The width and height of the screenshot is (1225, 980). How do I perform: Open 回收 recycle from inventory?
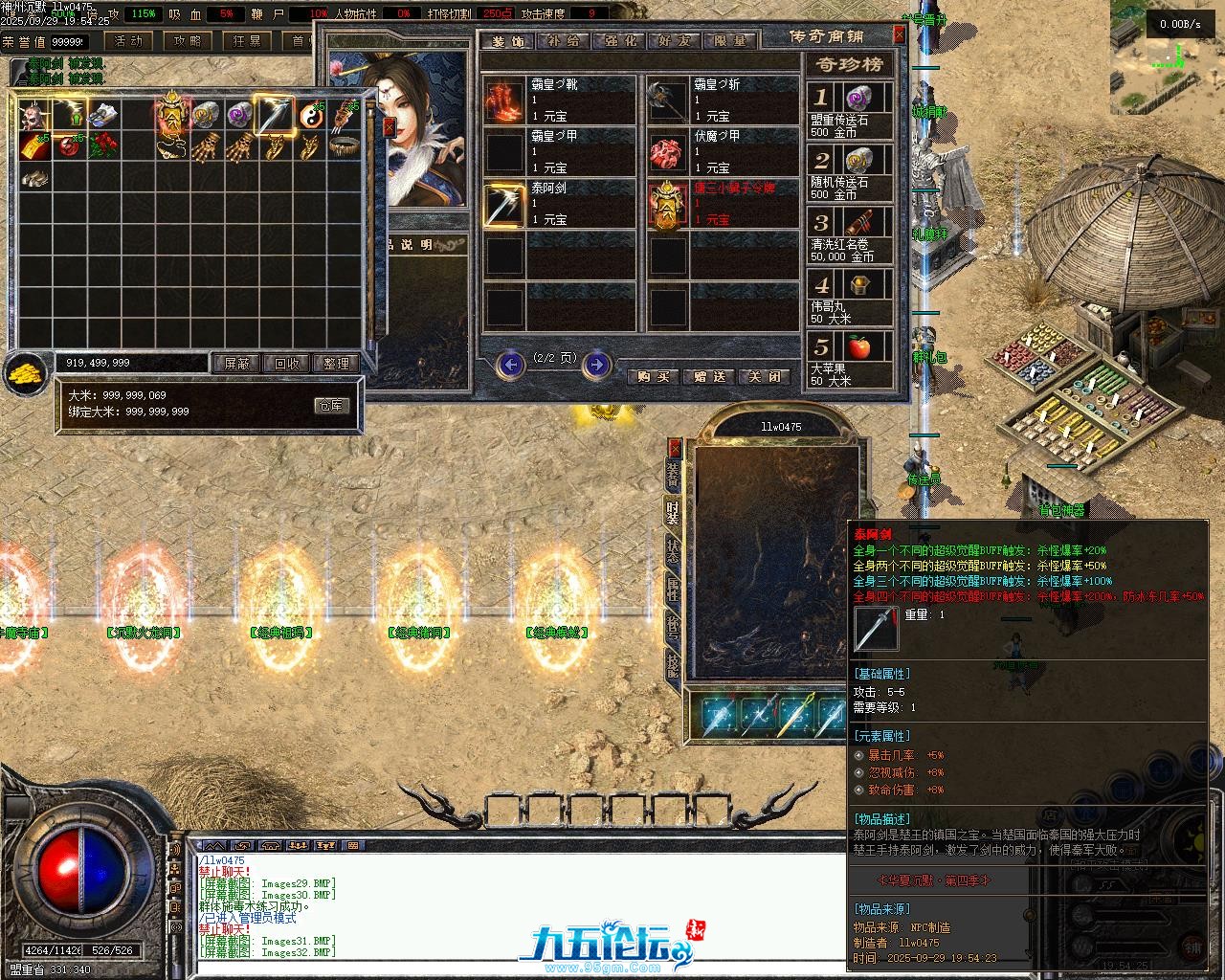point(286,364)
